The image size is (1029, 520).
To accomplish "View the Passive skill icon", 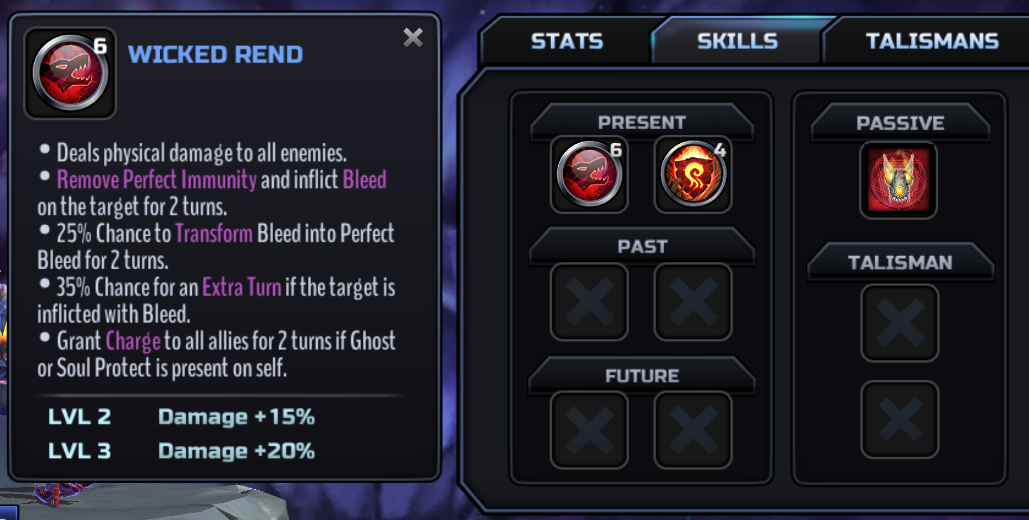I will (899, 180).
